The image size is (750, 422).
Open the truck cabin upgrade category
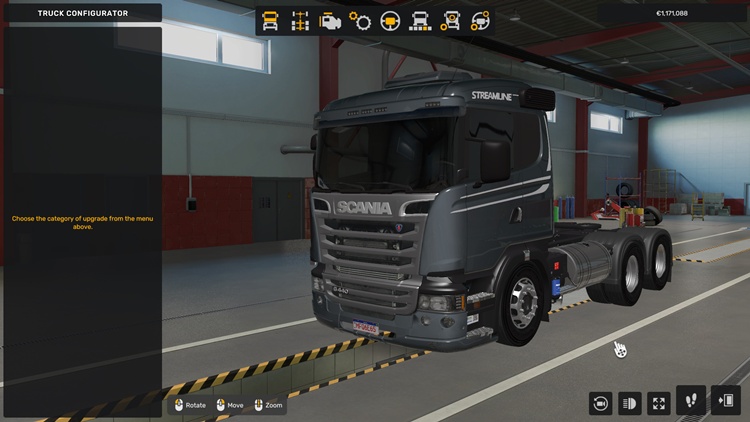(x=270, y=20)
